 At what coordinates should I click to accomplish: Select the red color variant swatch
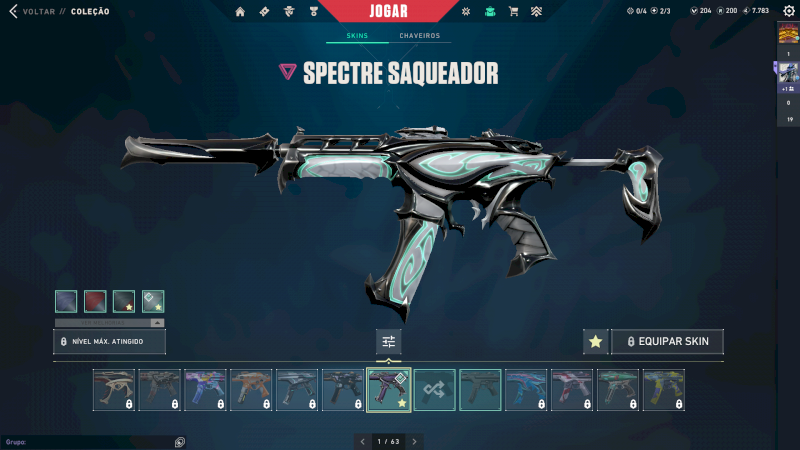(95, 301)
